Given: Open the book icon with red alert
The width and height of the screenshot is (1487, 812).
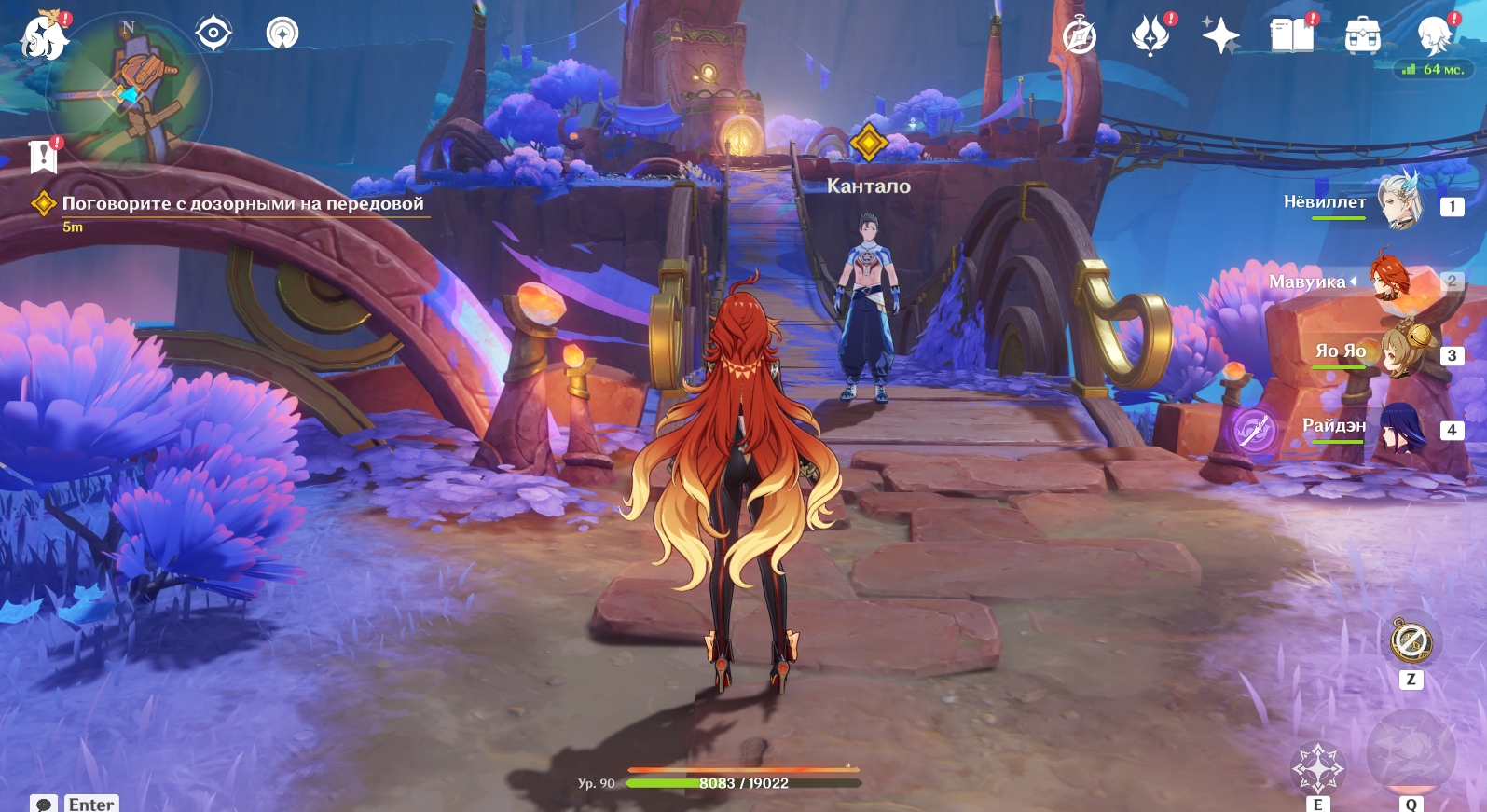Looking at the screenshot, I should pos(1291,36).
